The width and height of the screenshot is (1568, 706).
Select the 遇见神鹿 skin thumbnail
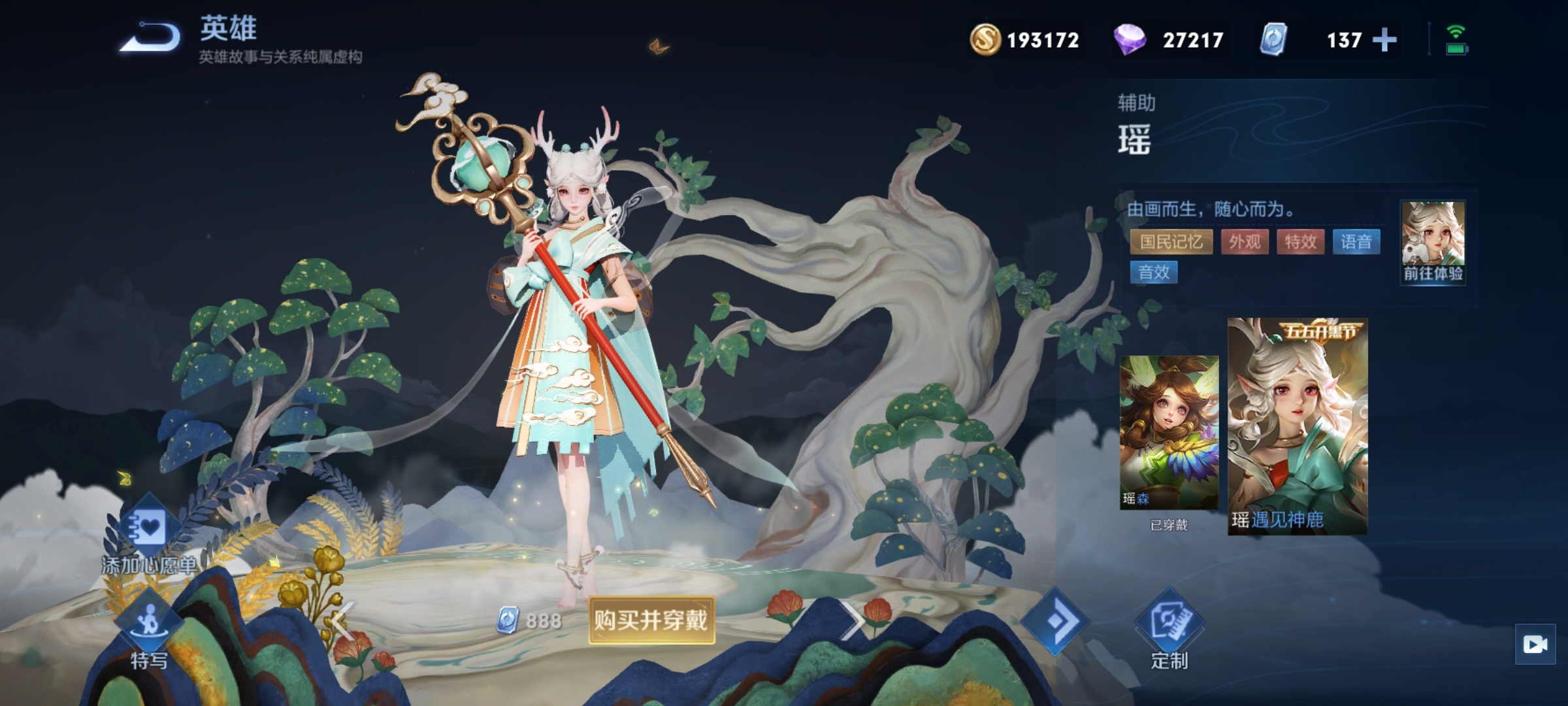tap(1297, 426)
